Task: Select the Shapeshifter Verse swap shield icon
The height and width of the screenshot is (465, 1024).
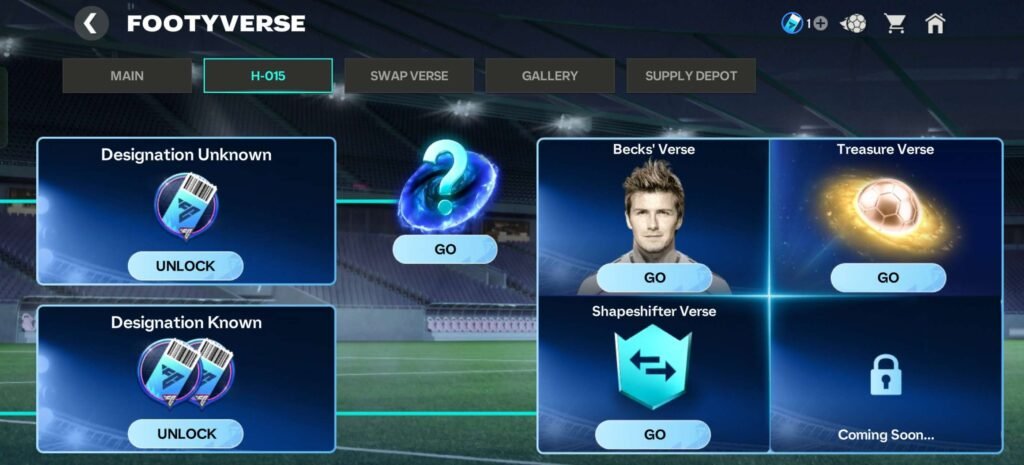Action: 653,366
